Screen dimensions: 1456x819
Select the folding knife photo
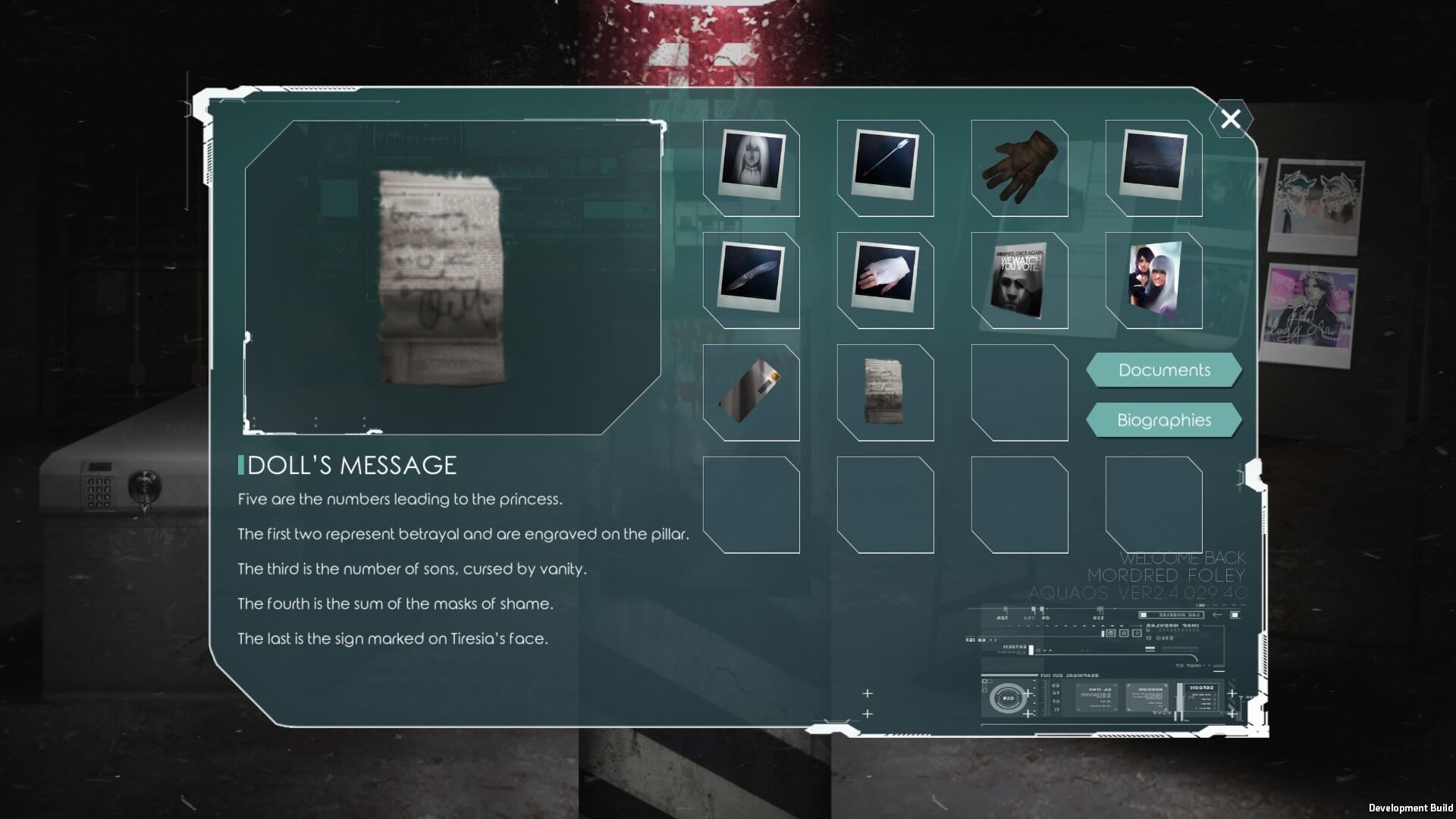tap(752, 280)
